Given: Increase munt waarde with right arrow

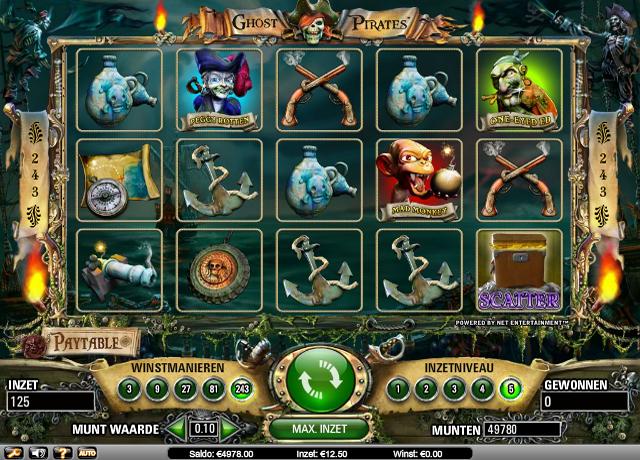Looking at the screenshot, I should (232, 429).
